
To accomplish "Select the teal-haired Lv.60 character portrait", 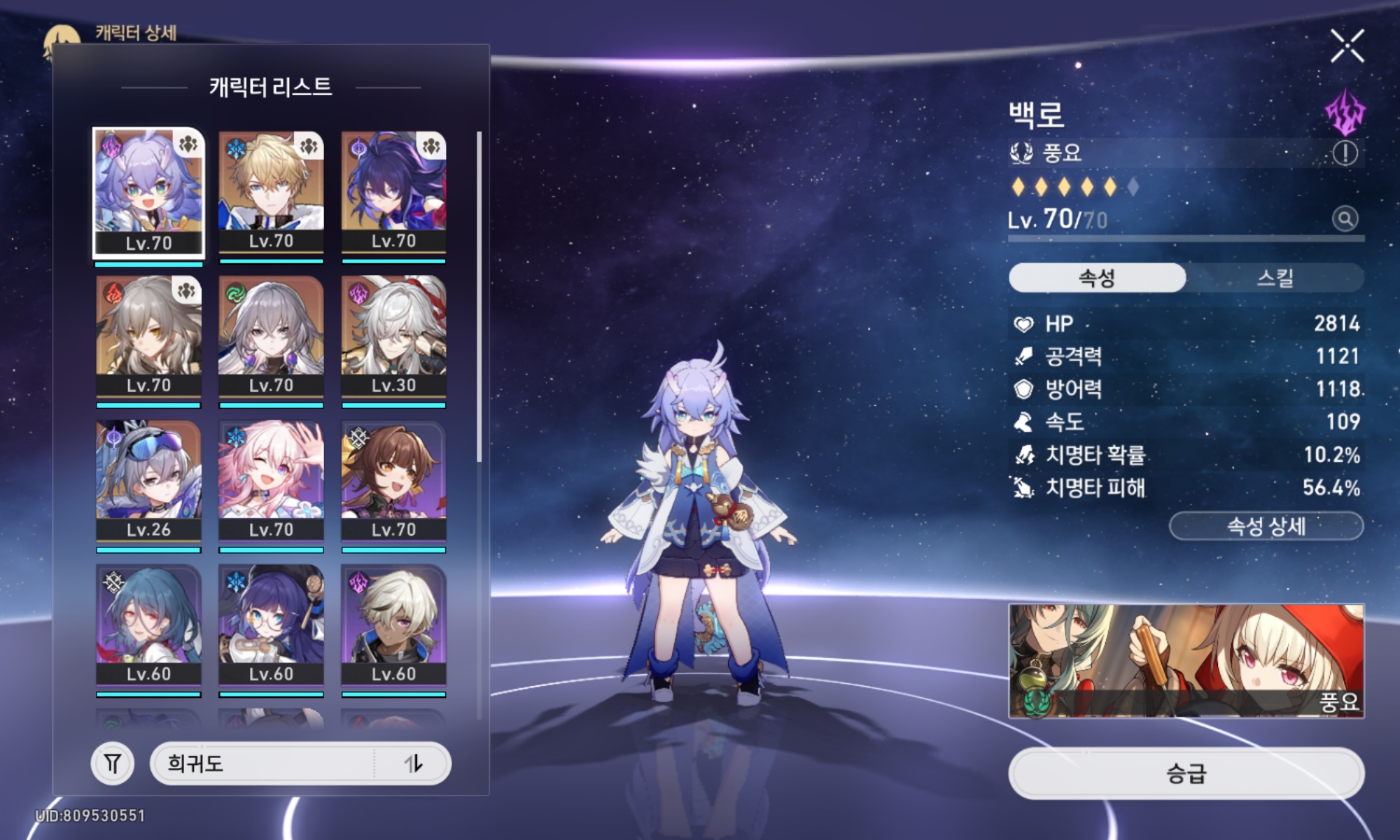I will click(148, 625).
